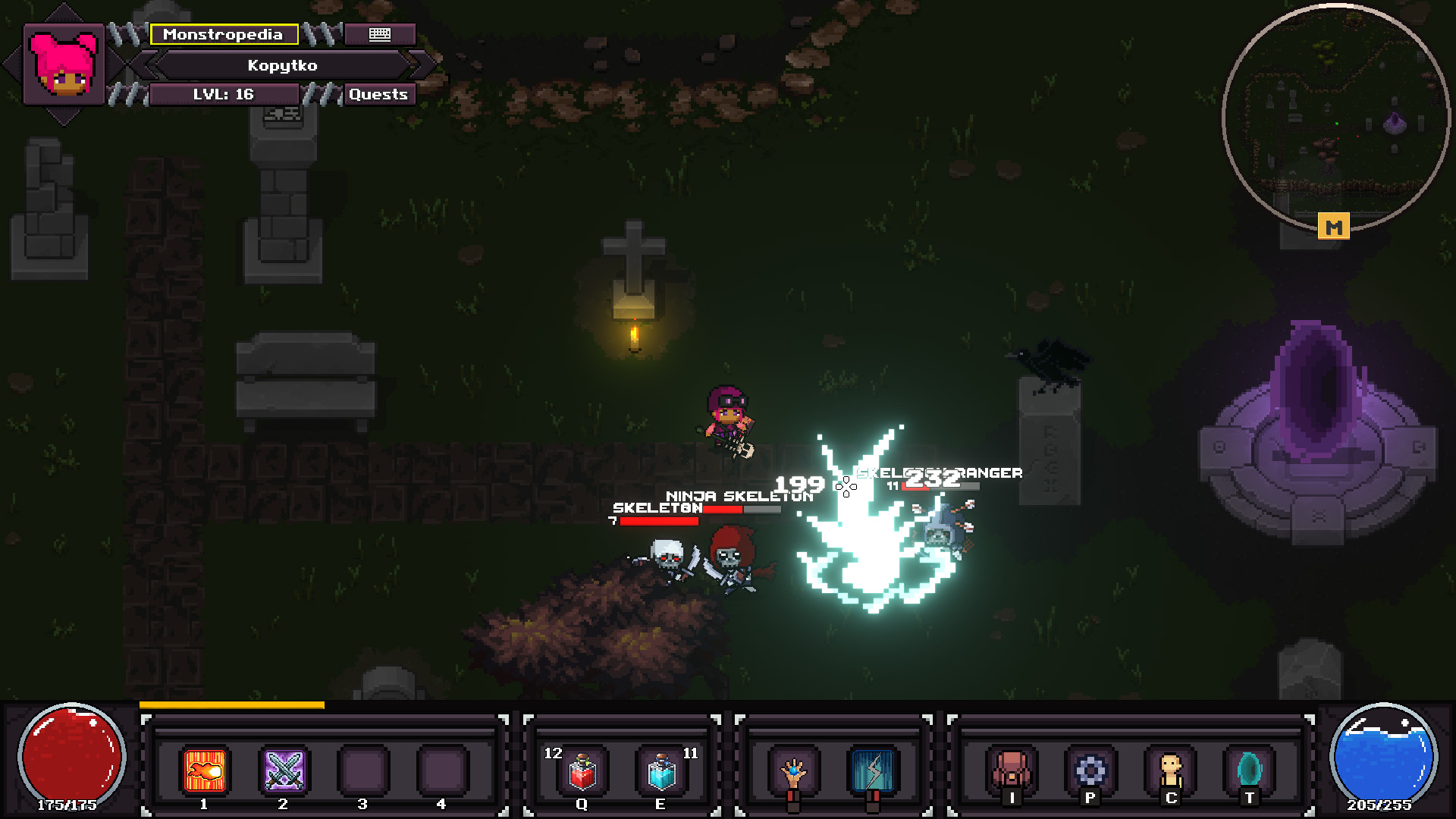Open the backpack inventory with the I icon
This screenshot has width=1456, height=819.
coord(1014,770)
